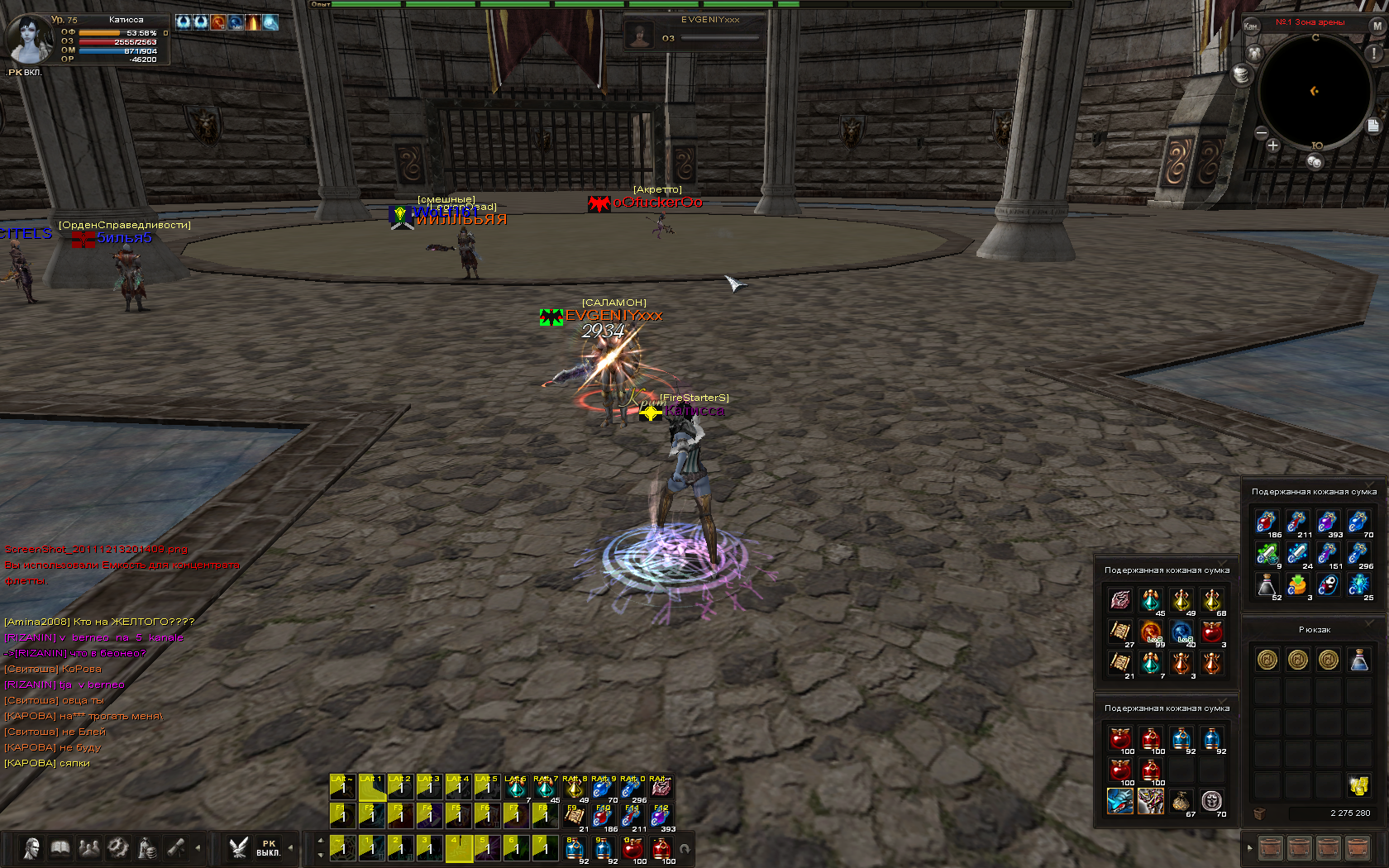This screenshot has width=1389, height=868.
Task: Zoom in the minimap with plus button
Action: [1272, 145]
